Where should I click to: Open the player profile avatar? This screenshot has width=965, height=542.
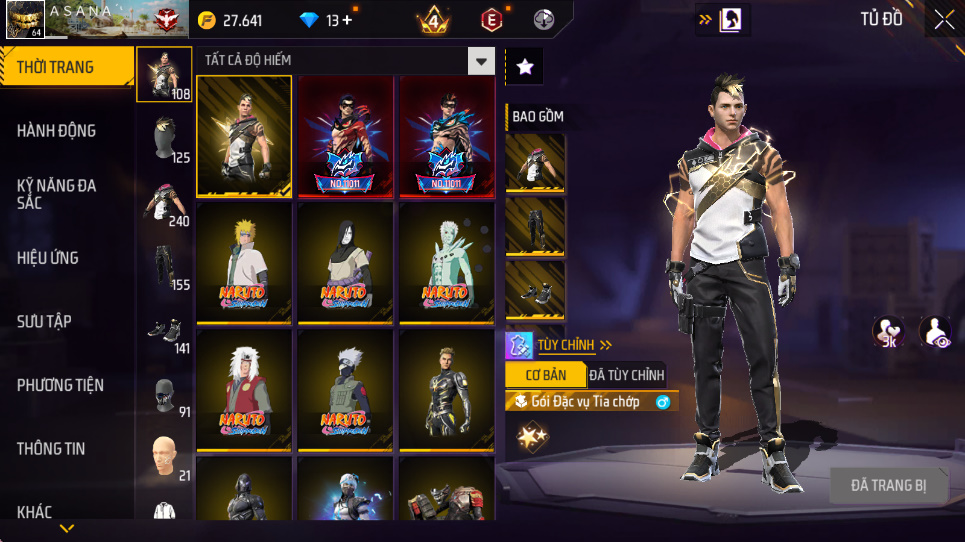click(24, 19)
